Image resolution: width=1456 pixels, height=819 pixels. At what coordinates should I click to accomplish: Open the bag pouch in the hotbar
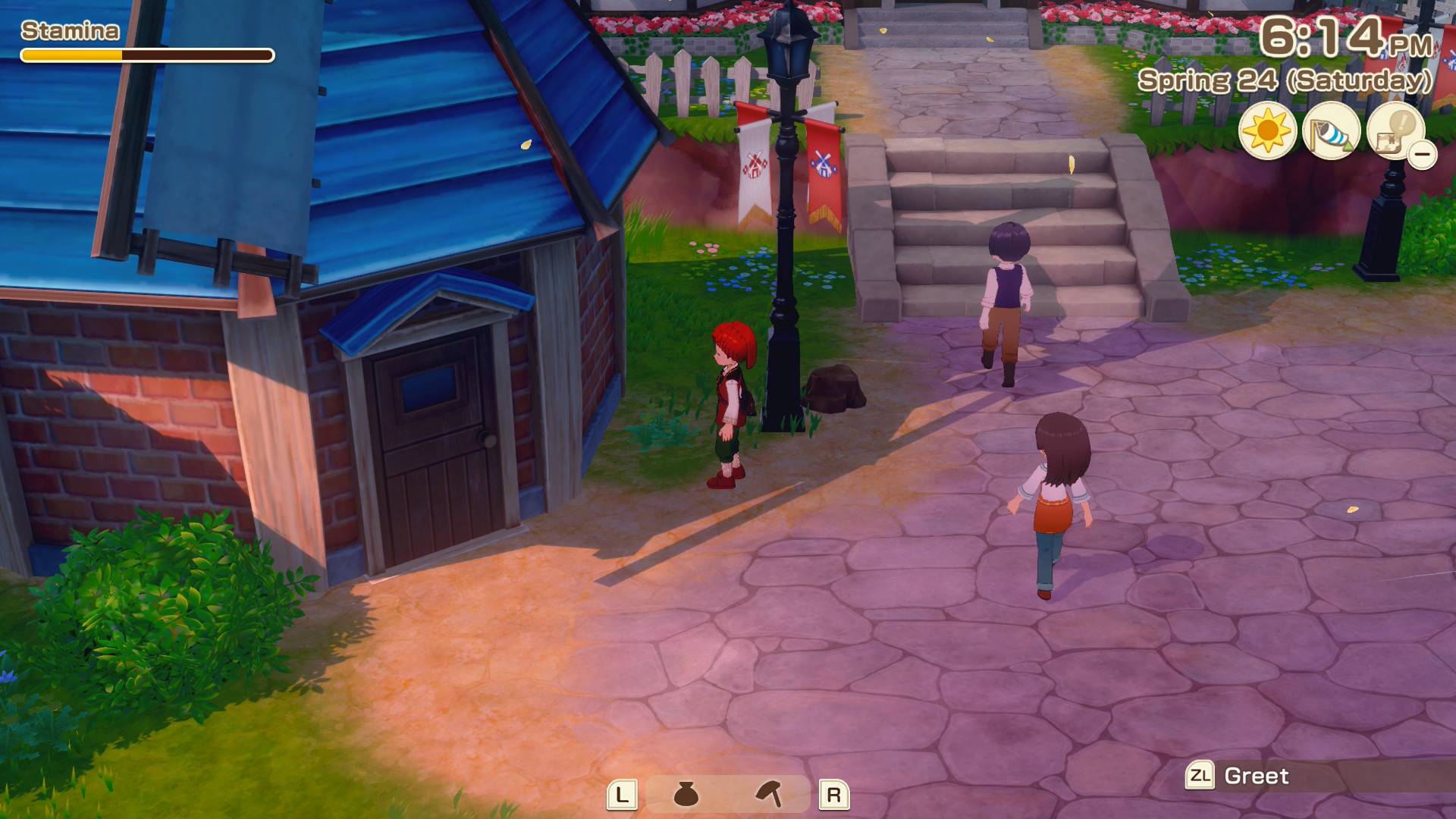(x=686, y=794)
